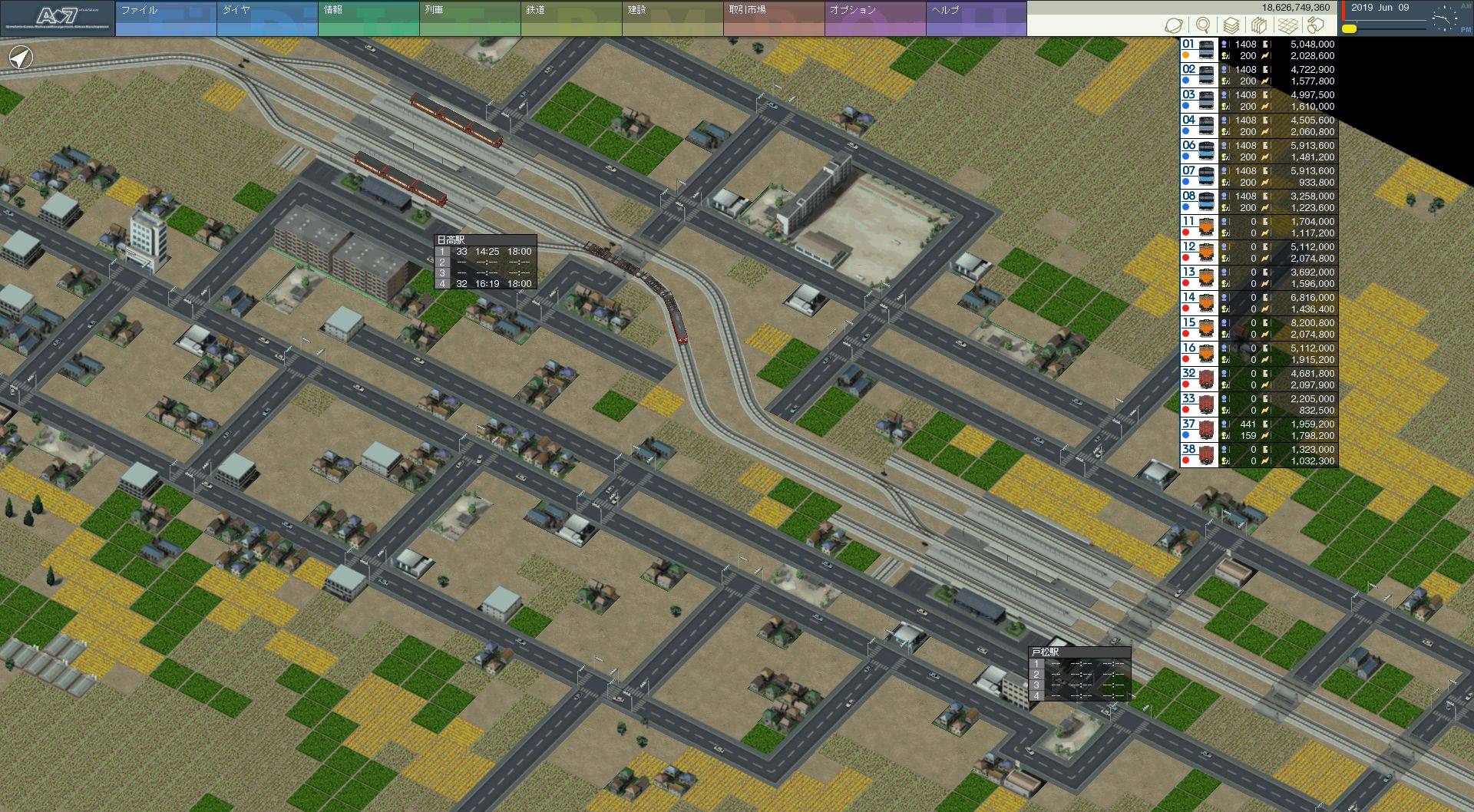The height and width of the screenshot is (812, 1474).
Task: Open the ヘルプ (Help) menu
Action: point(976,18)
